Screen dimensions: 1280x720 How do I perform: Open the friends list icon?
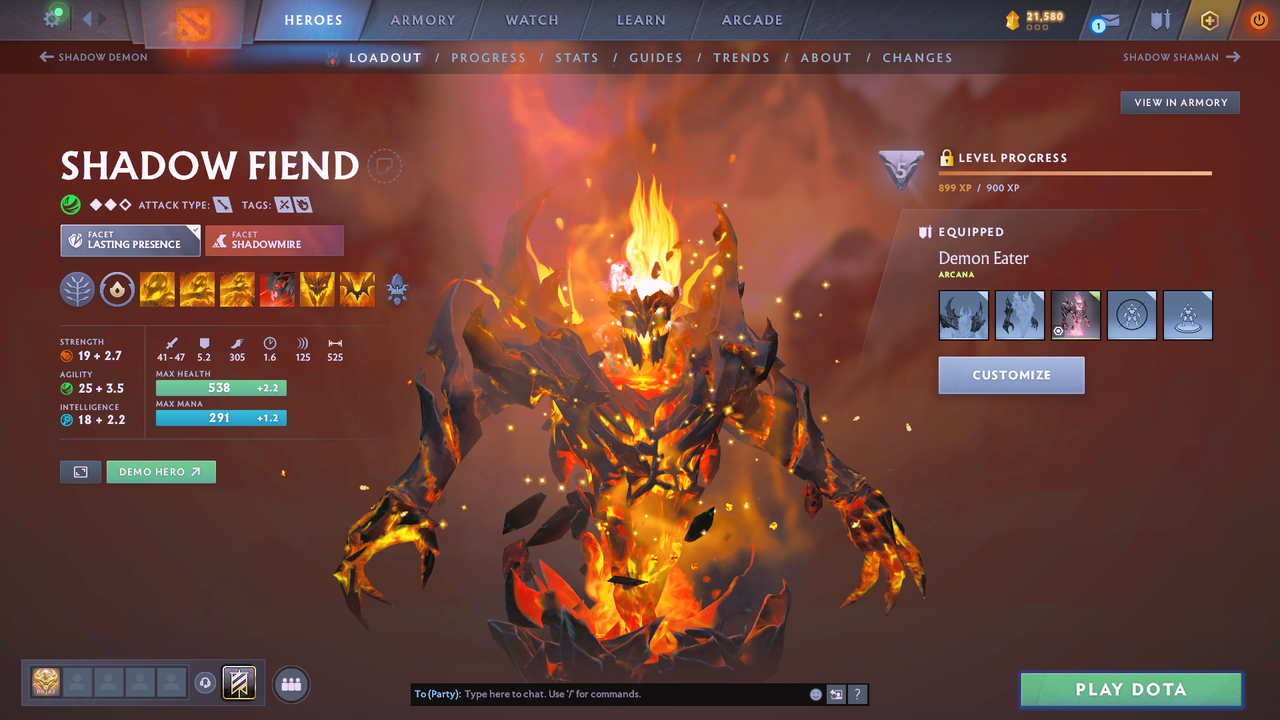[x=289, y=683]
